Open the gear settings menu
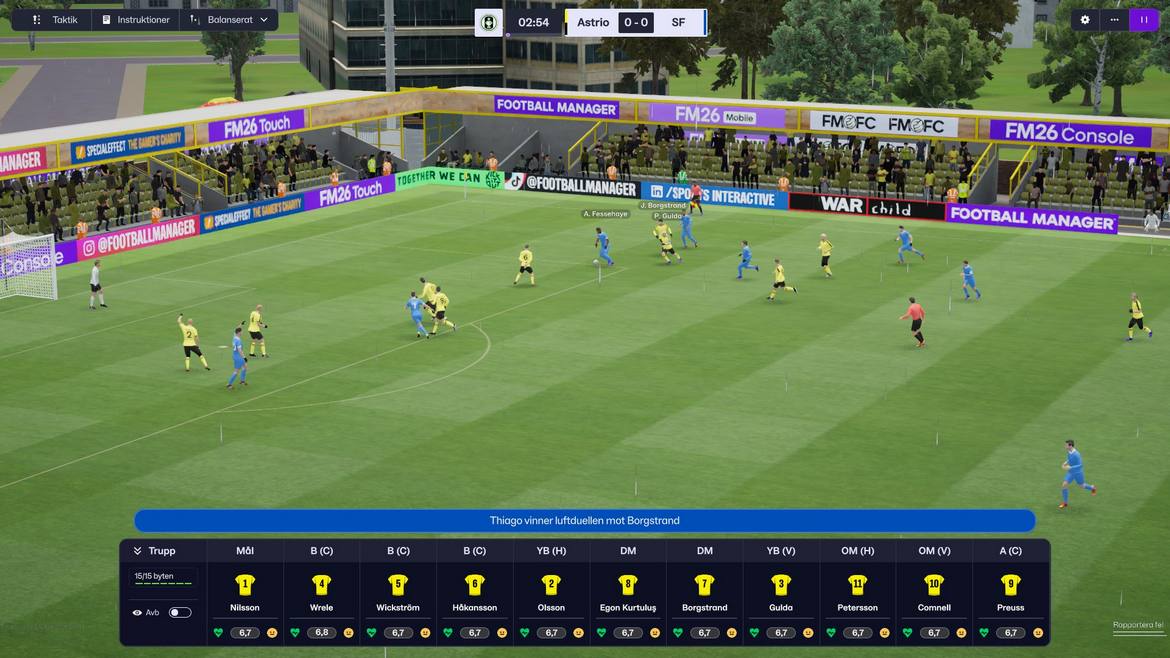Viewport: 1170px width, 658px height. tap(1085, 20)
